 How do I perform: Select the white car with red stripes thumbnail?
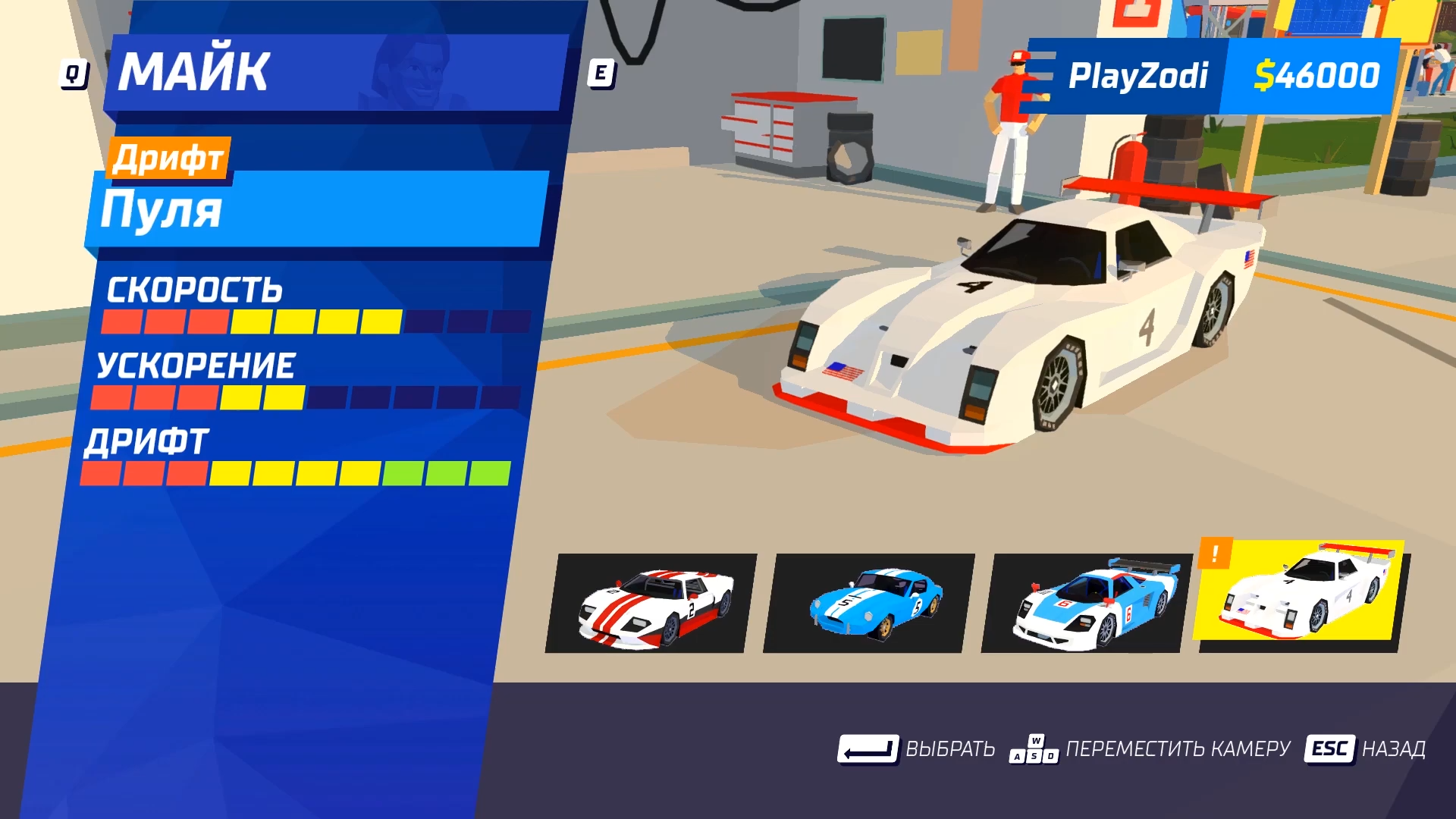[651, 604]
